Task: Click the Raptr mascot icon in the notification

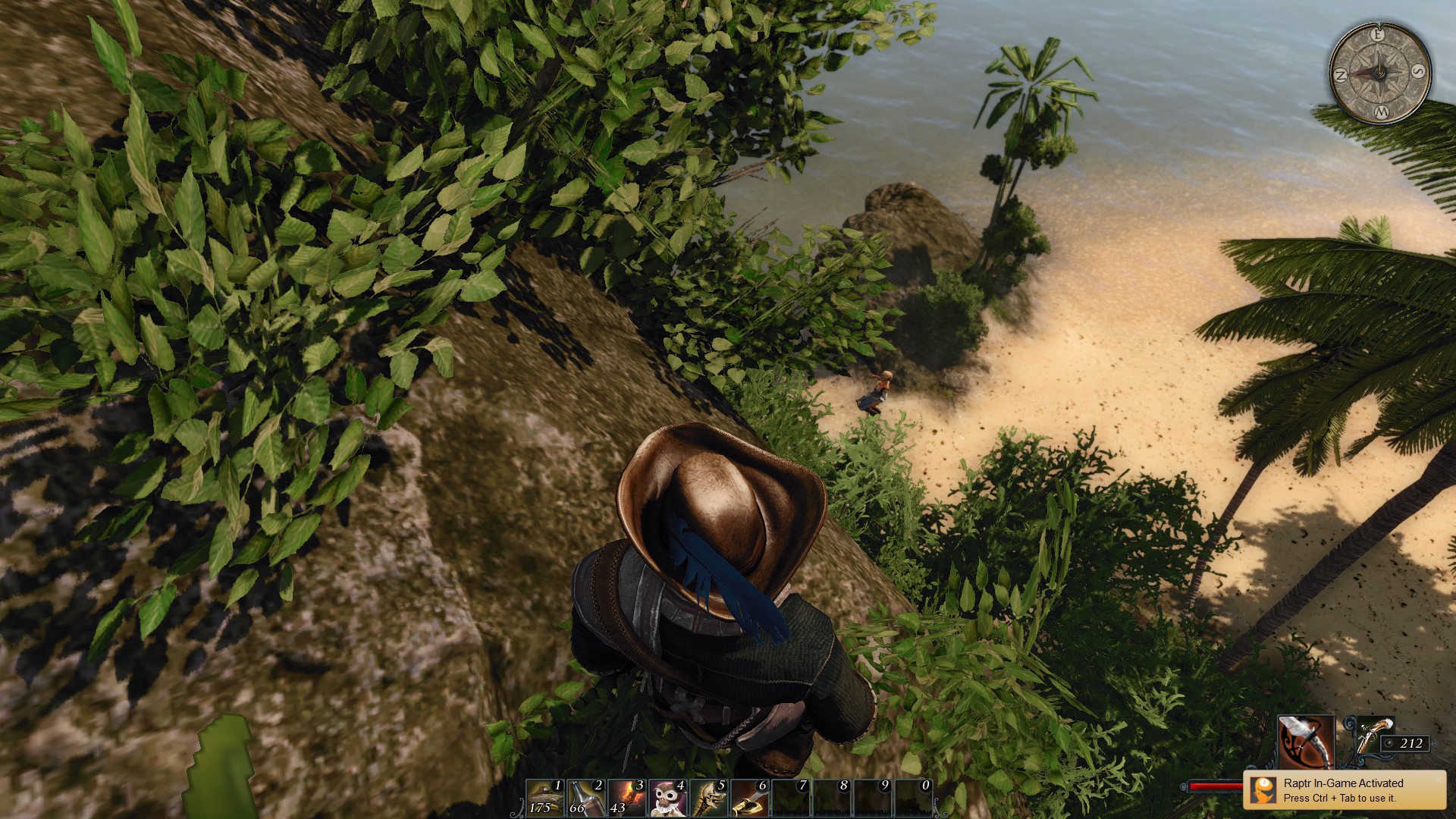Action: (1264, 789)
